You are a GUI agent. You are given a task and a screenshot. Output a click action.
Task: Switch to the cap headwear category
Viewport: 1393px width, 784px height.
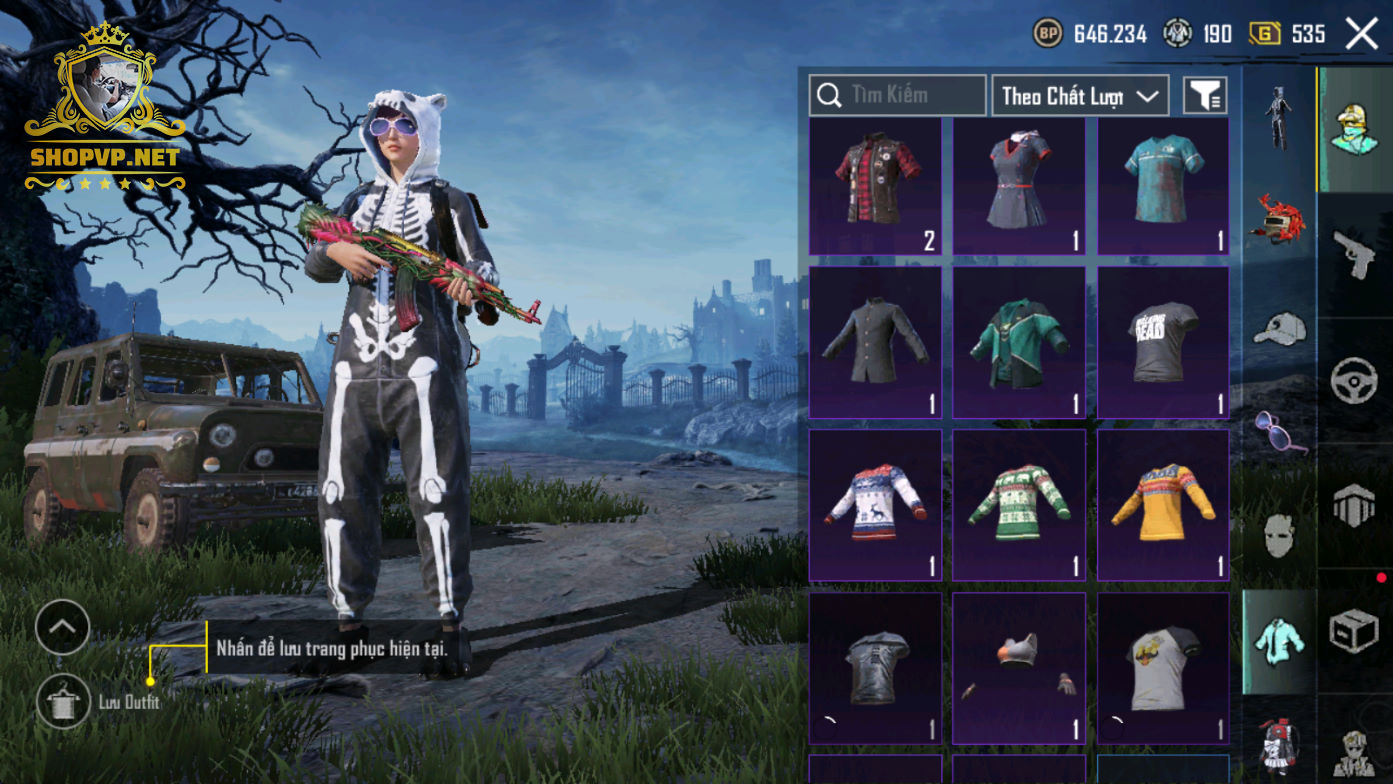pos(1279,328)
